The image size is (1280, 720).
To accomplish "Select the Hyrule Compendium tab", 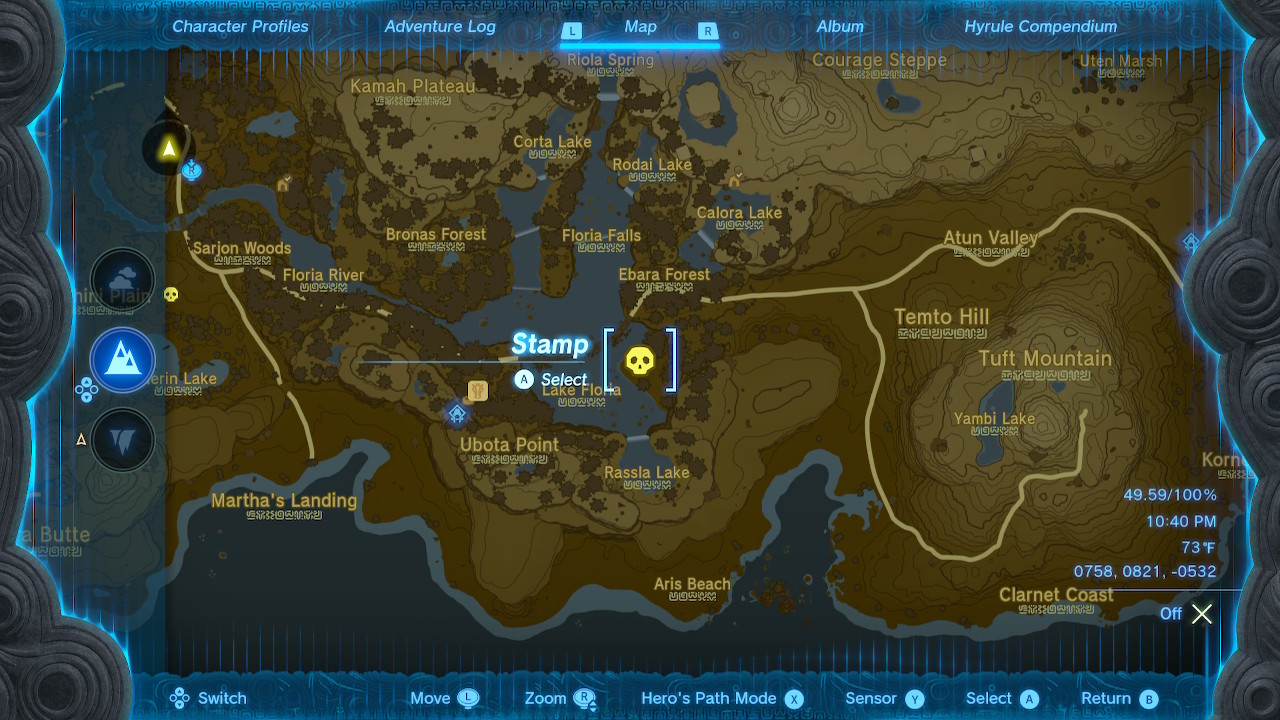I will pyautogui.click(x=1040, y=26).
